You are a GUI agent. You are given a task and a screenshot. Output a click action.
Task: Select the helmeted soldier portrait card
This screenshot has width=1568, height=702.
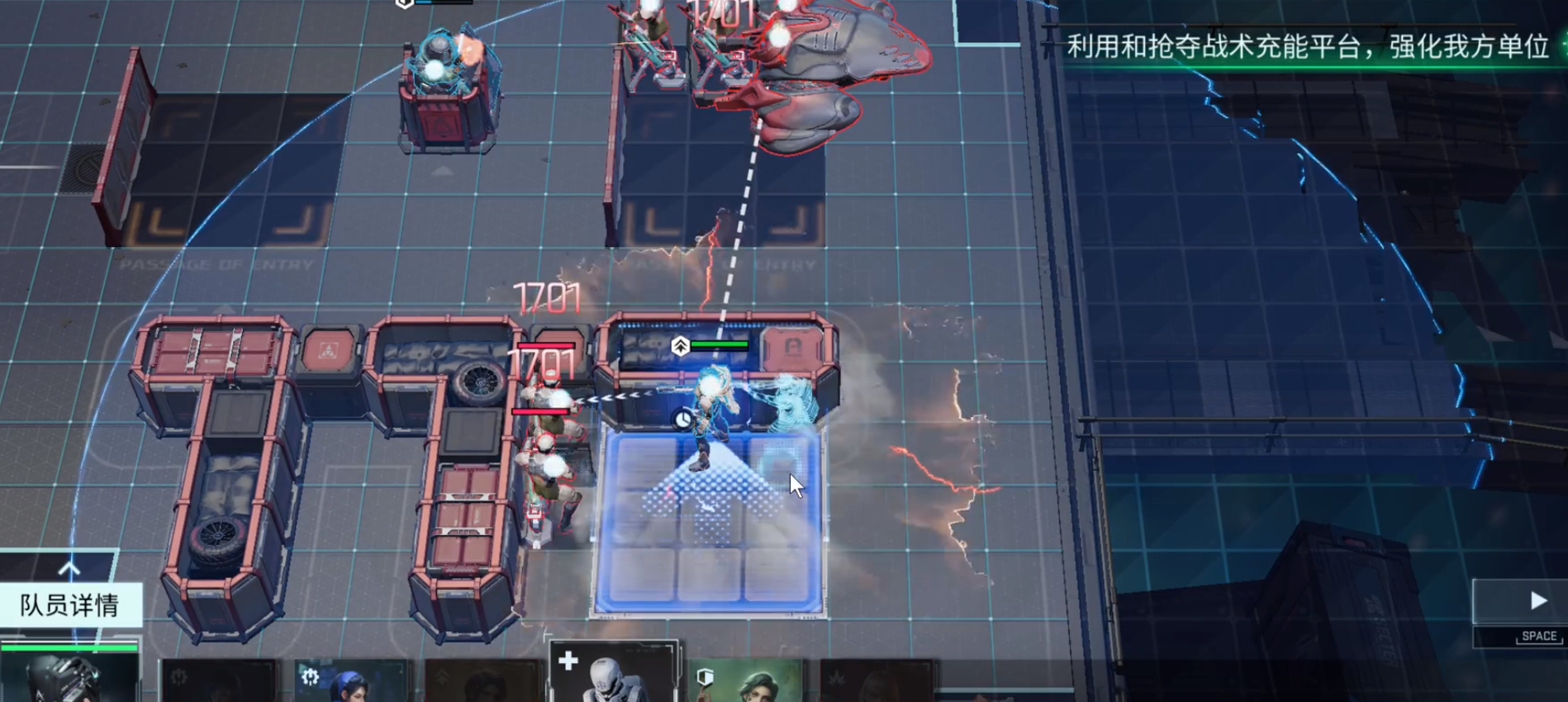click(69, 673)
